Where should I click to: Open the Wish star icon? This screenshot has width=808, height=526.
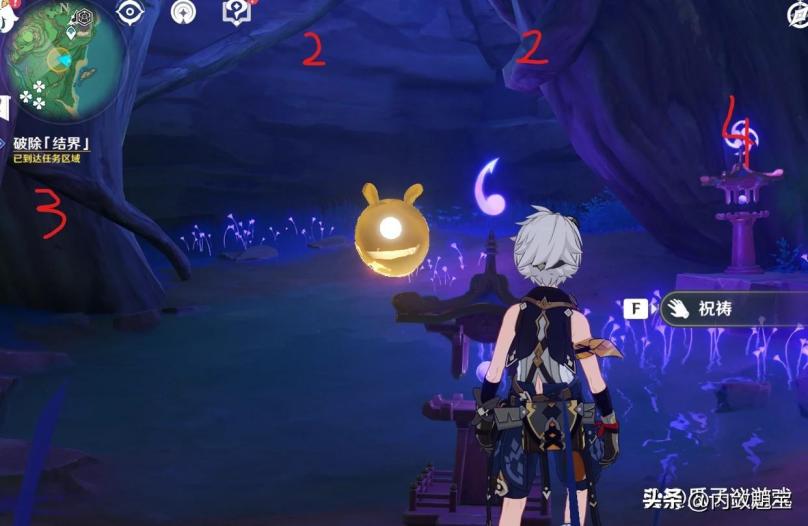(x=183, y=12)
